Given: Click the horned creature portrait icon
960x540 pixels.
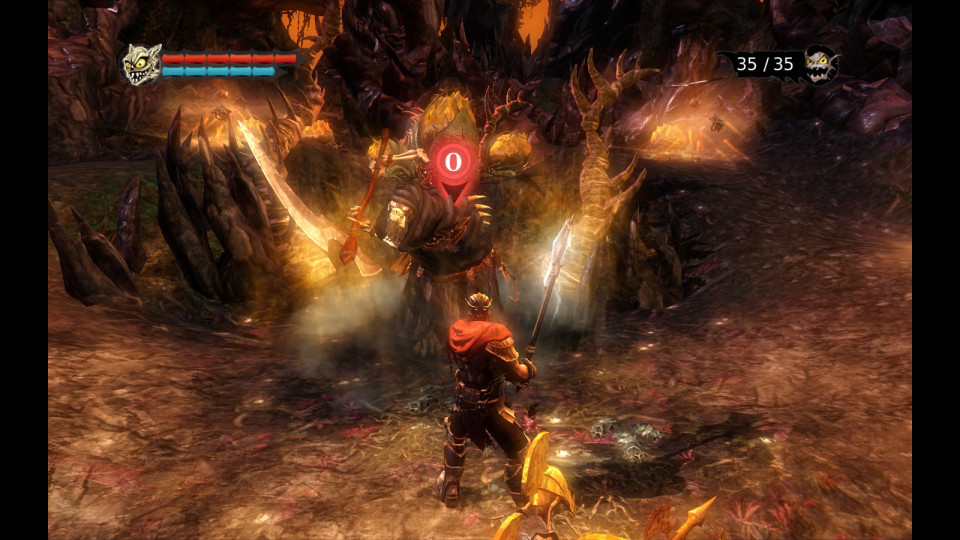Looking at the screenshot, I should [x=141, y=64].
